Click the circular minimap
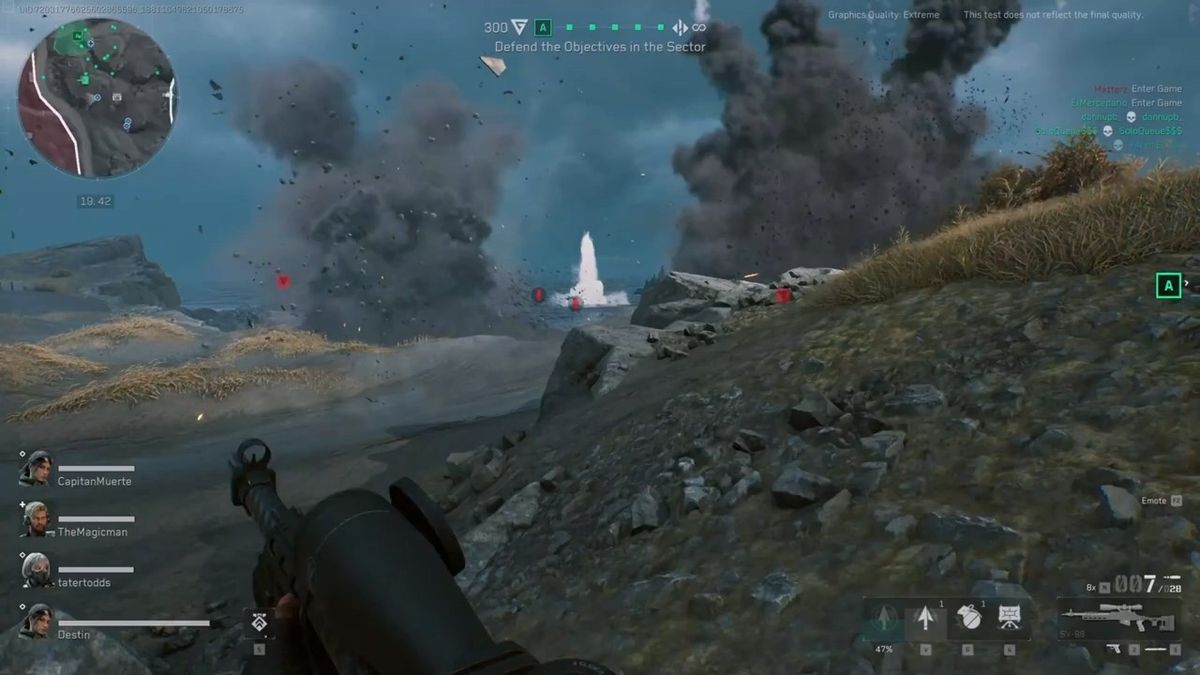The image size is (1200, 675). 97,98
